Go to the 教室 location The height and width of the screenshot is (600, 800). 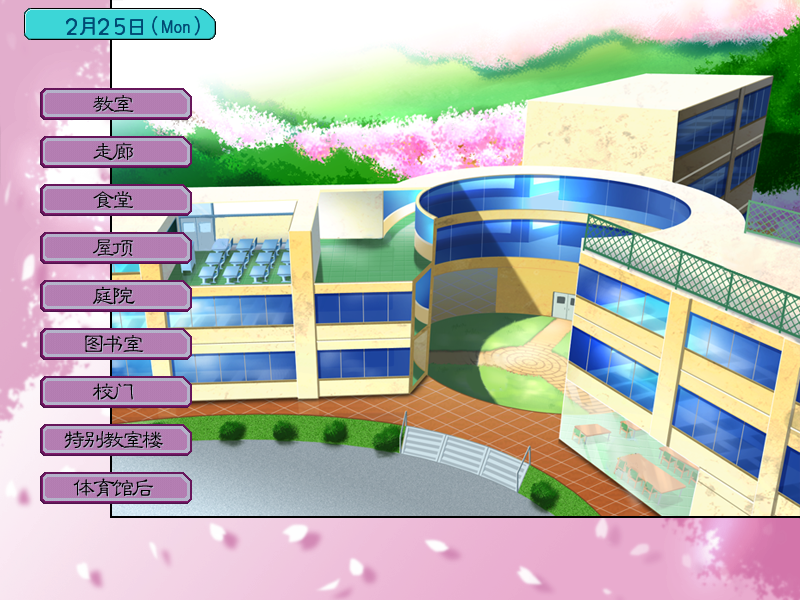(x=115, y=103)
